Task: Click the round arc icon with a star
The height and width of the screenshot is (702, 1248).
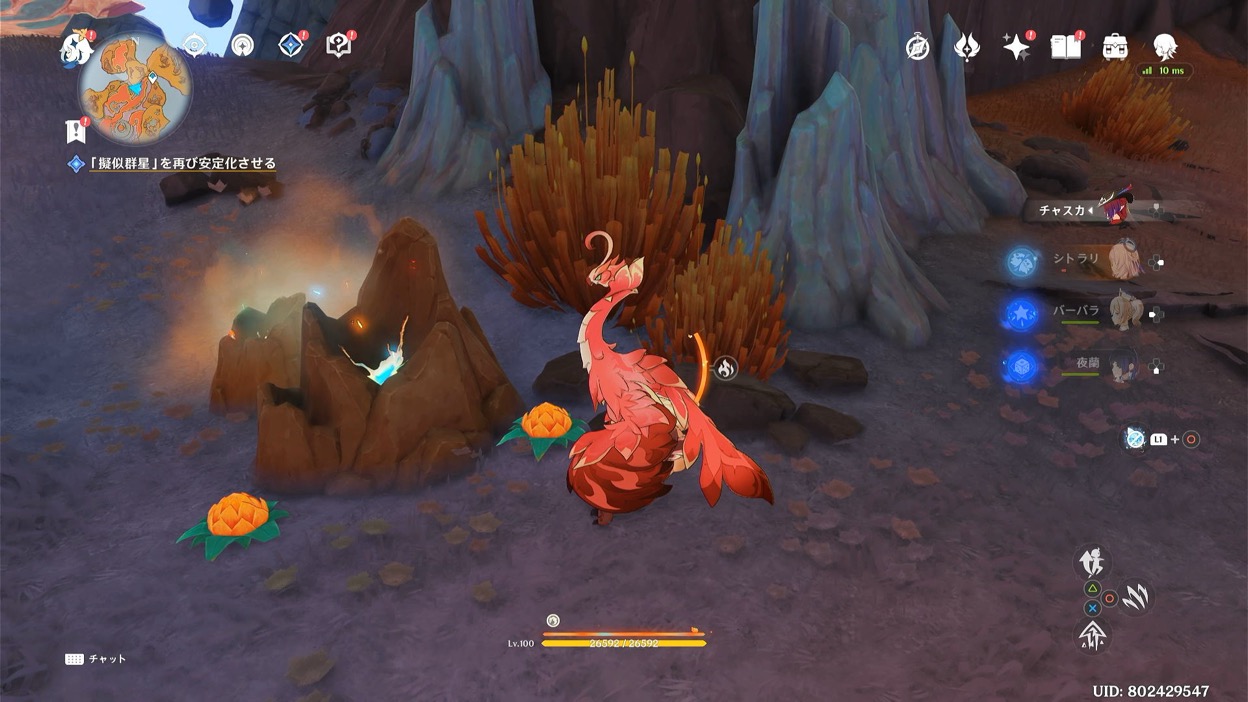Action: pyautogui.click(x=242, y=45)
